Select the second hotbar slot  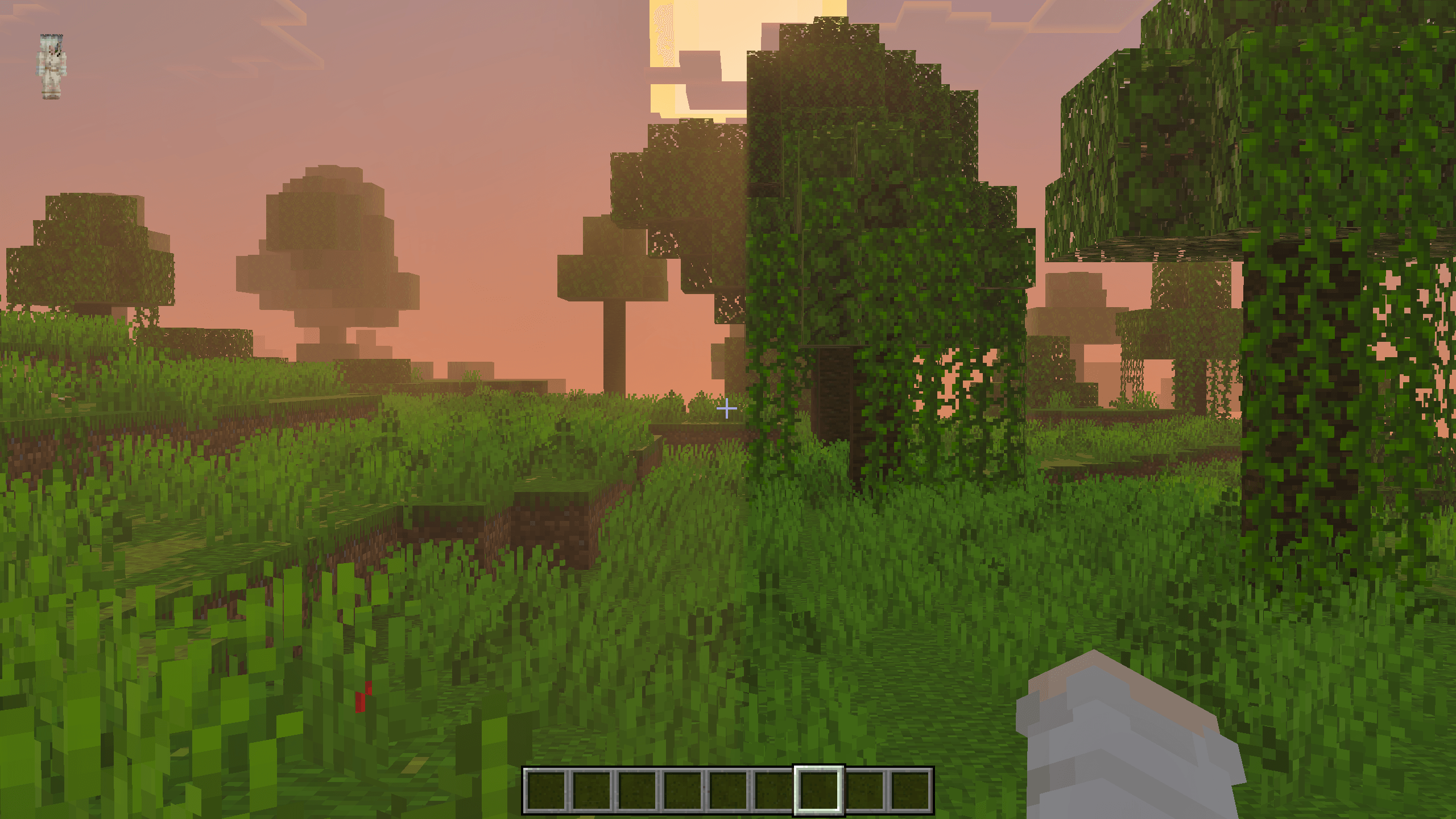591,791
